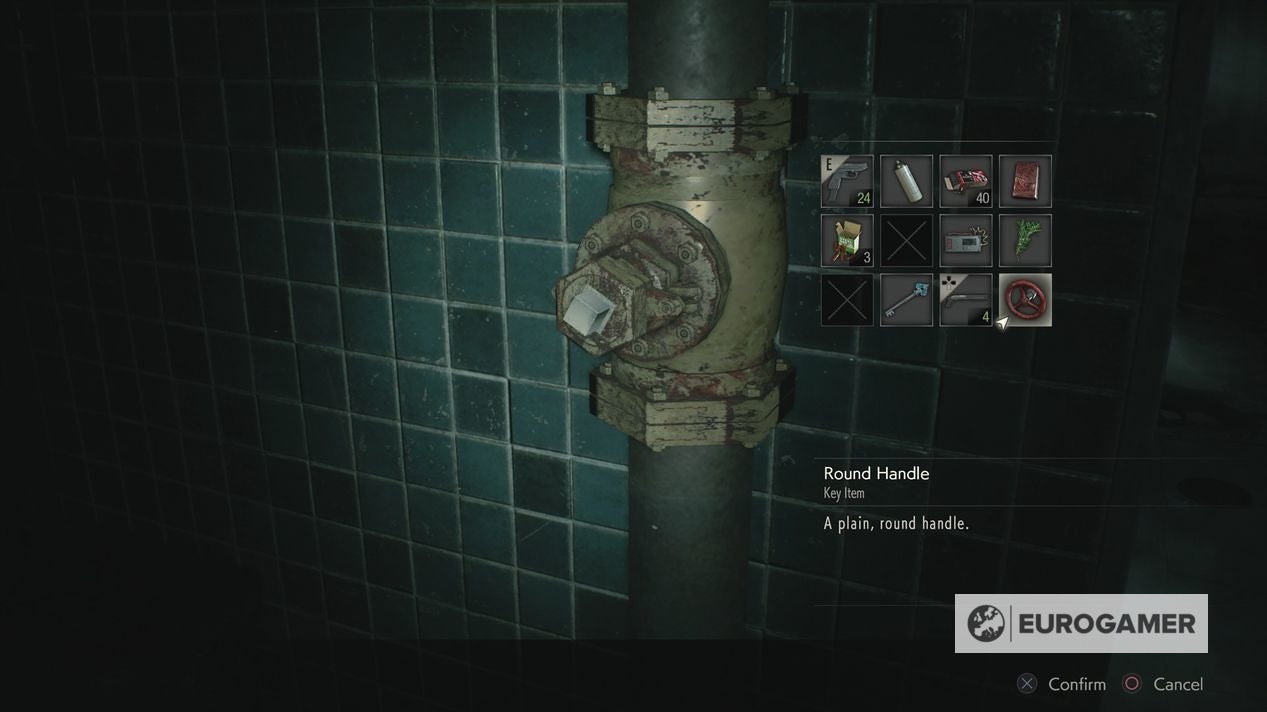Pick the red book item
The image size is (1267, 712).
pyautogui.click(x=1025, y=181)
